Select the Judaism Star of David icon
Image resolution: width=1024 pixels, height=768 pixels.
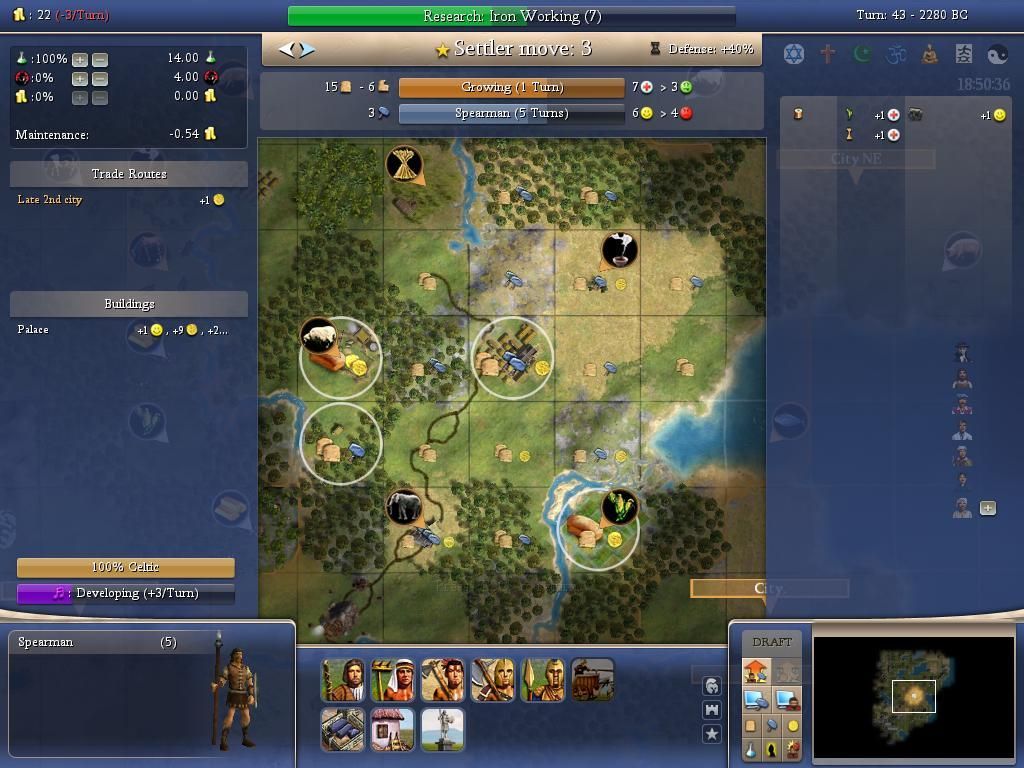[x=794, y=53]
